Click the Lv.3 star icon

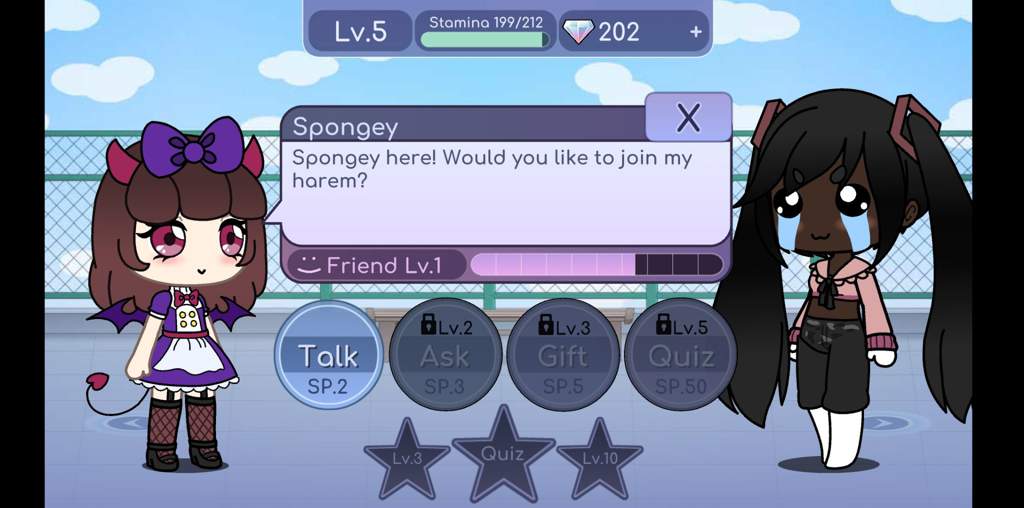click(406, 460)
